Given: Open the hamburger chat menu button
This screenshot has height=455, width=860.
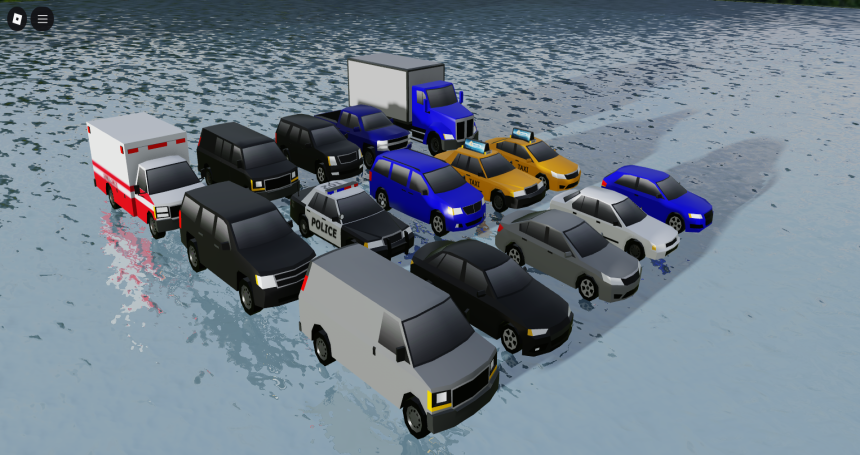Looking at the screenshot, I should 43,18.
